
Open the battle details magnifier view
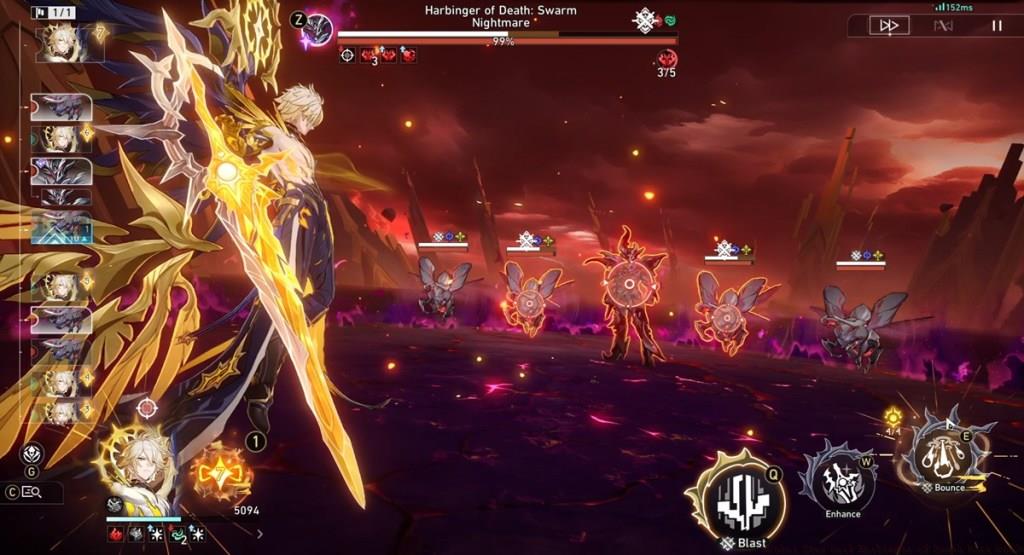(31, 492)
